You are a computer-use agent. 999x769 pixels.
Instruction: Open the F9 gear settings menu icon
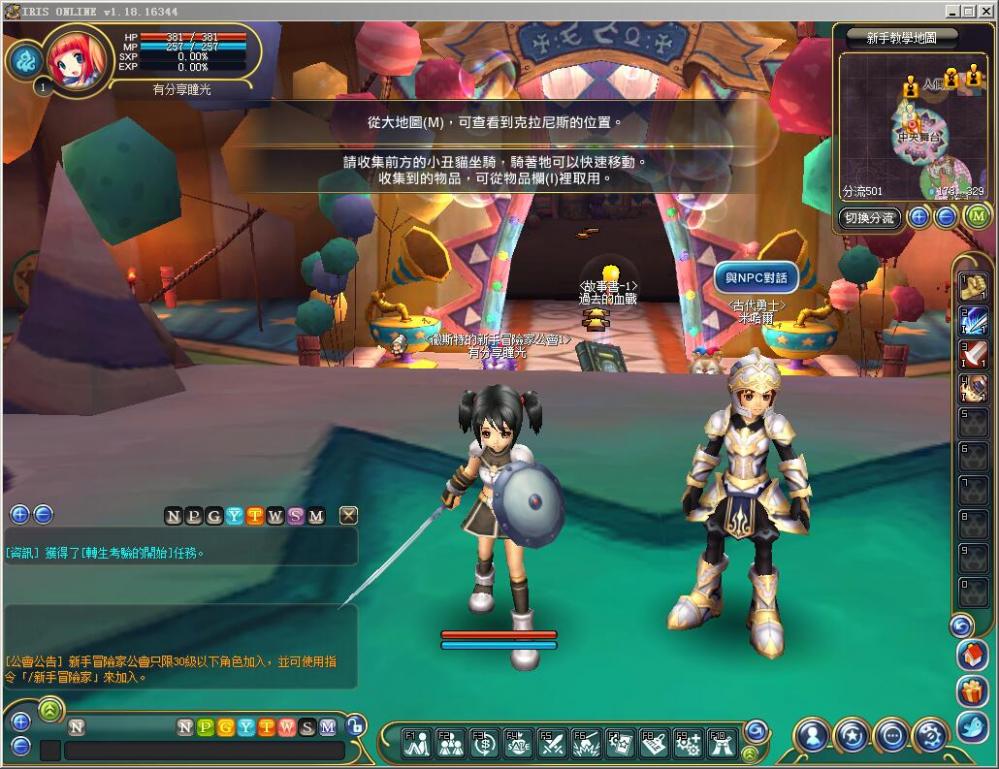tap(687, 742)
